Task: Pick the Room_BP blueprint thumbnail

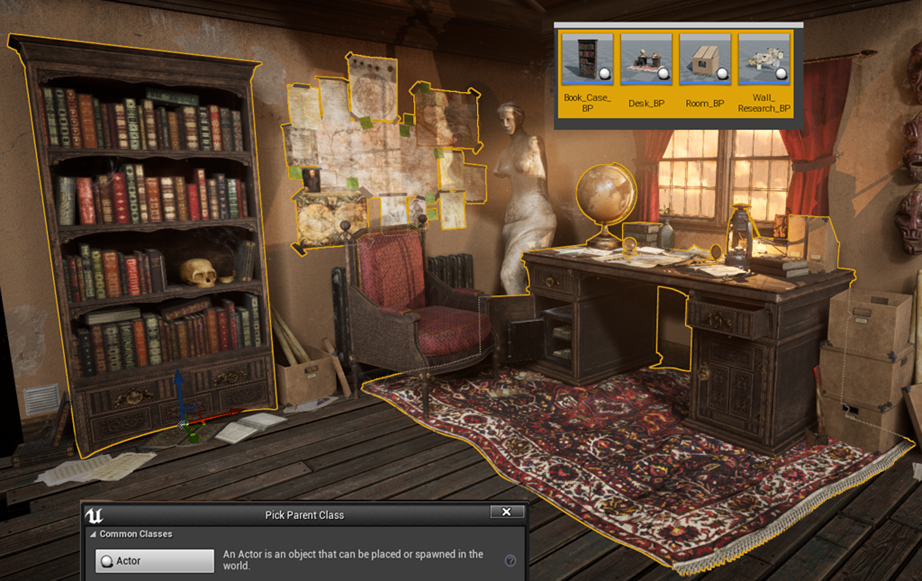Action: point(705,59)
